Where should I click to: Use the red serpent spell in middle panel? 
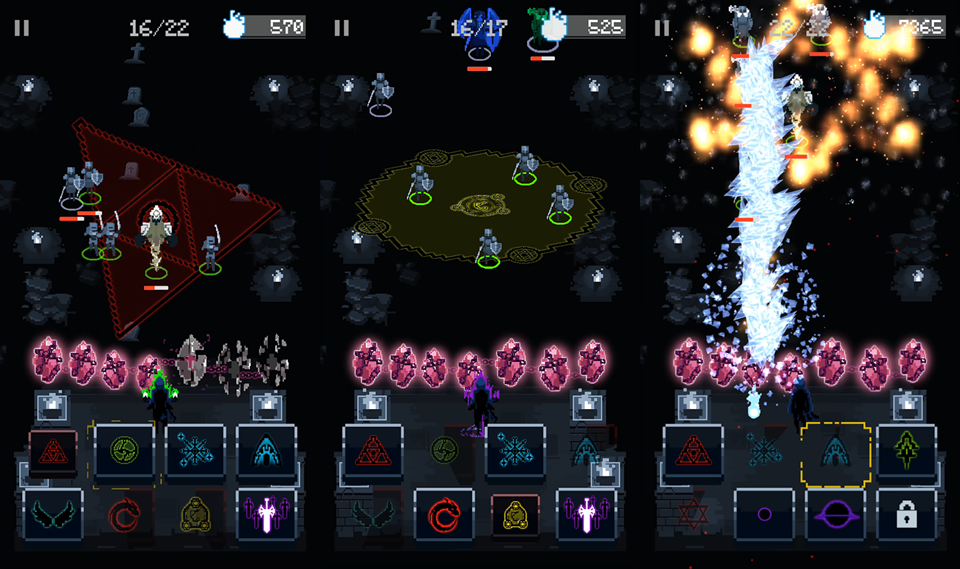coord(444,514)
